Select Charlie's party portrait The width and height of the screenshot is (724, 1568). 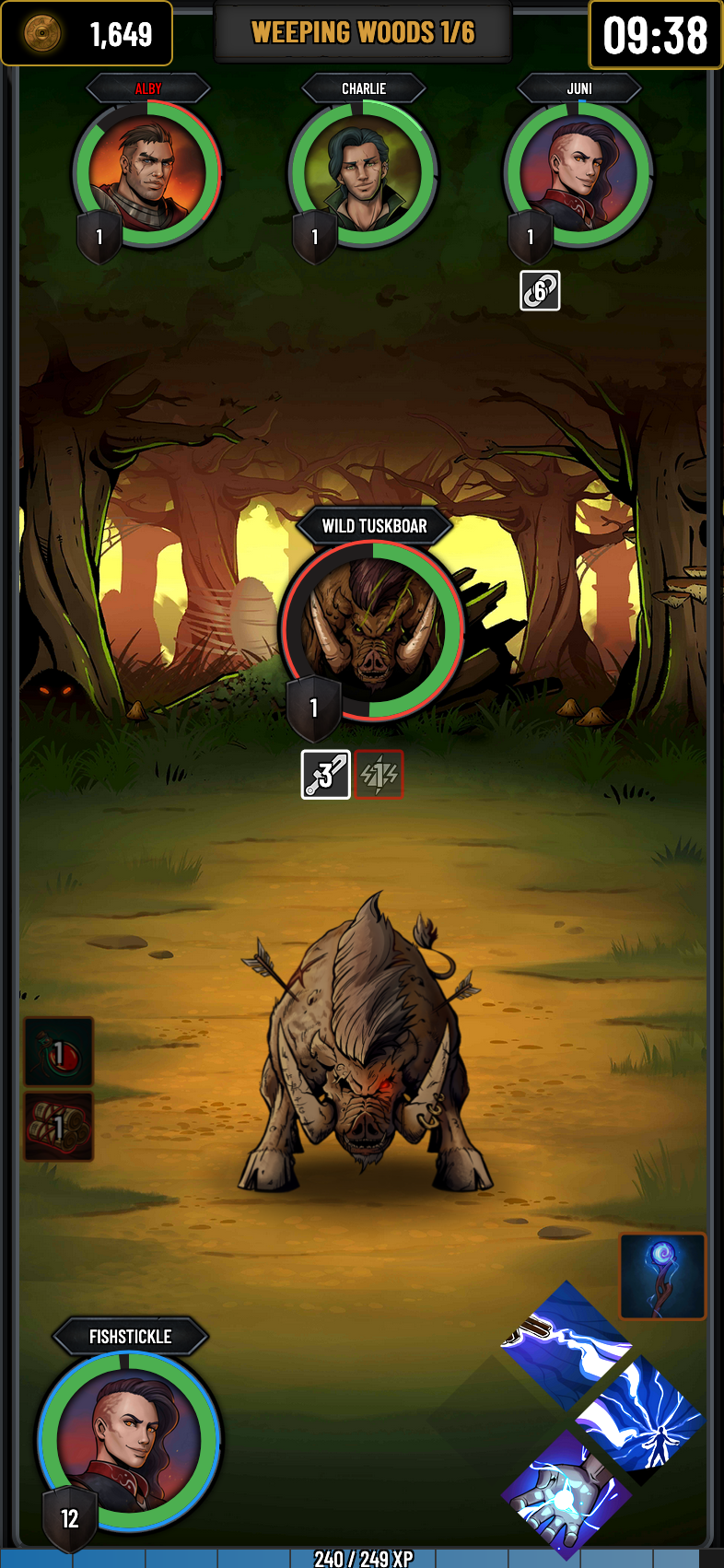pyautogui.click(x=363, y=174)
